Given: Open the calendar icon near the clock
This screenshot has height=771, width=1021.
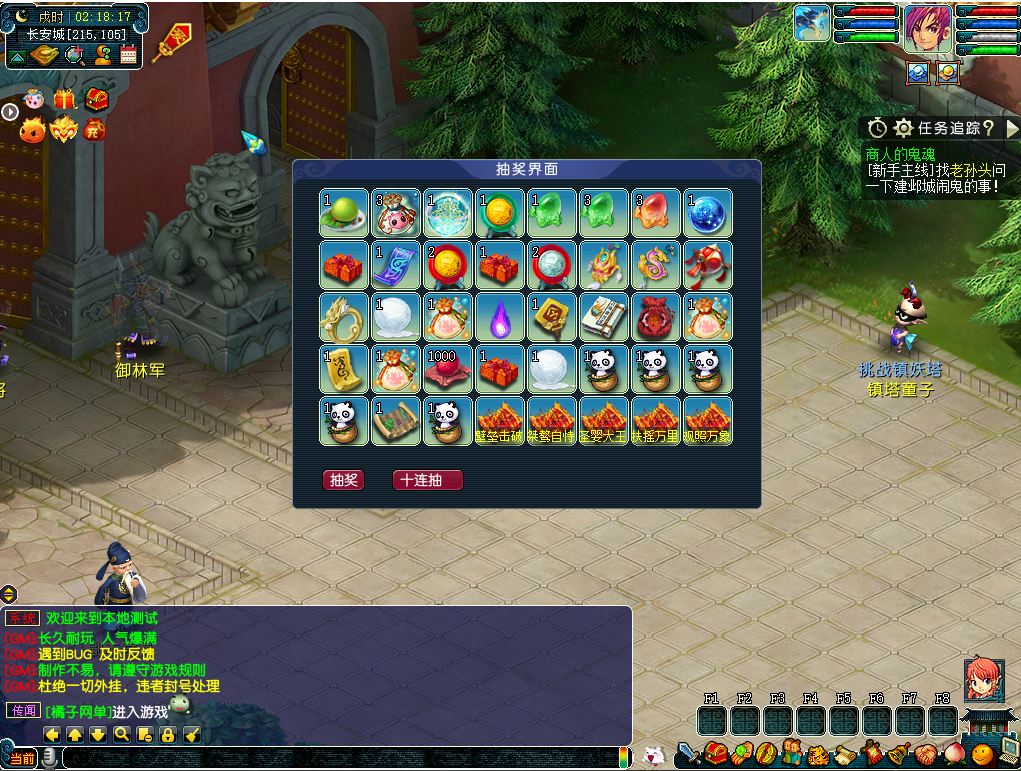Looking at the screenshot, I should [x=129, y=55].
